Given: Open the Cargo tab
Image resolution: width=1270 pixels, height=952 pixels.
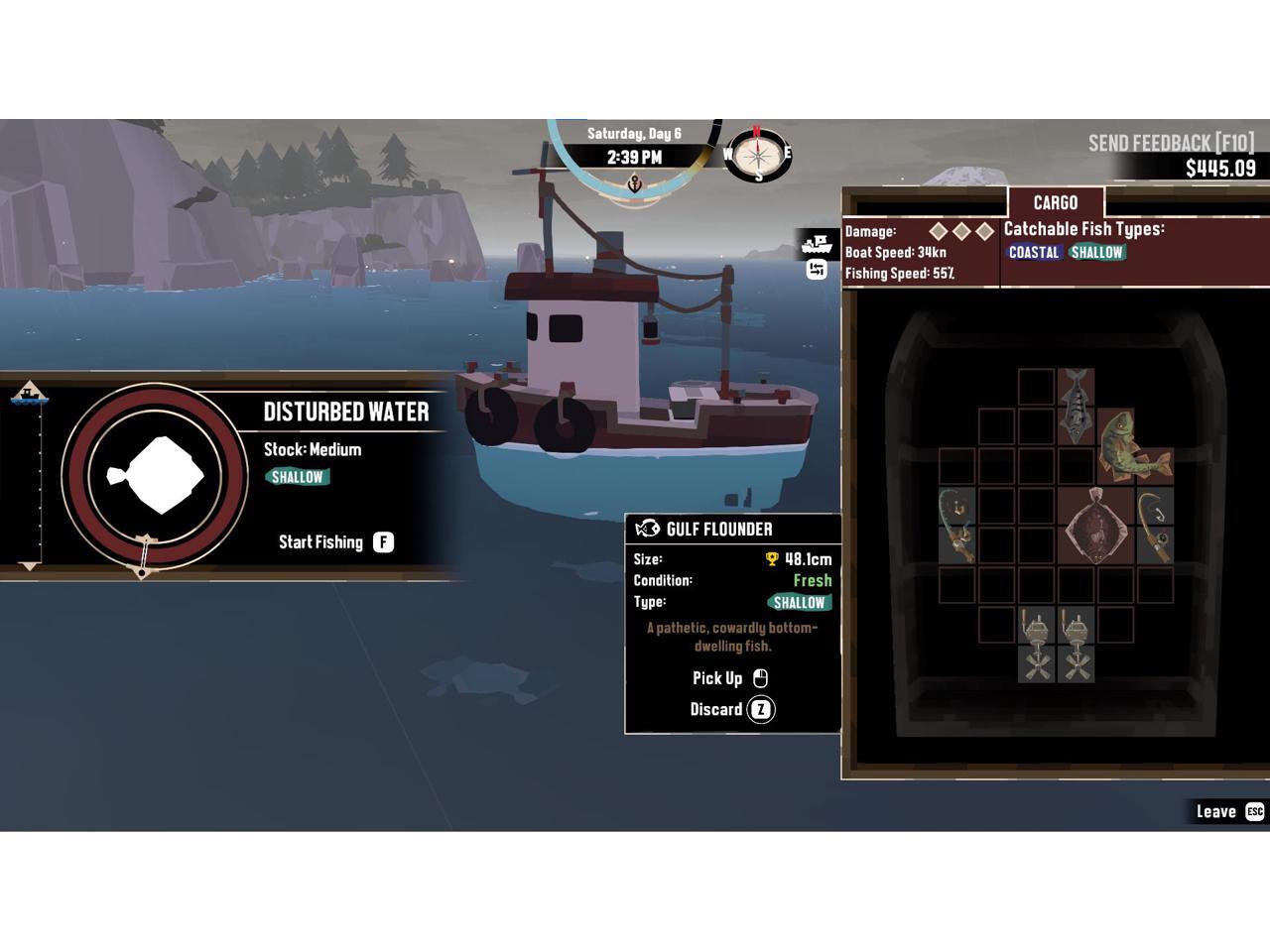Looking at the screenshot, I should tap(1055, 202).
